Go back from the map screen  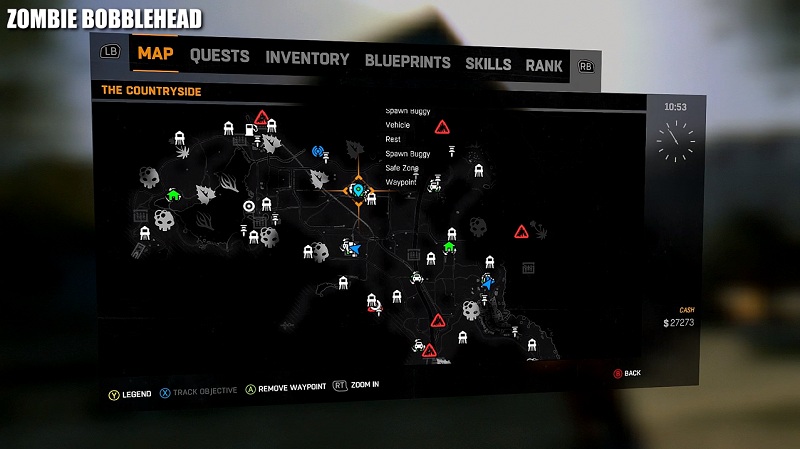click(x=626, y=373)
